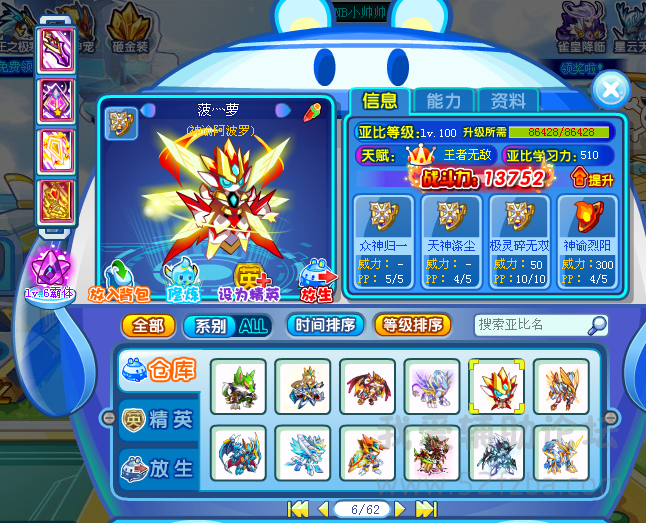Sort pets by 等级排序
This screenshot has width=646, height=523.
[412, 326]
